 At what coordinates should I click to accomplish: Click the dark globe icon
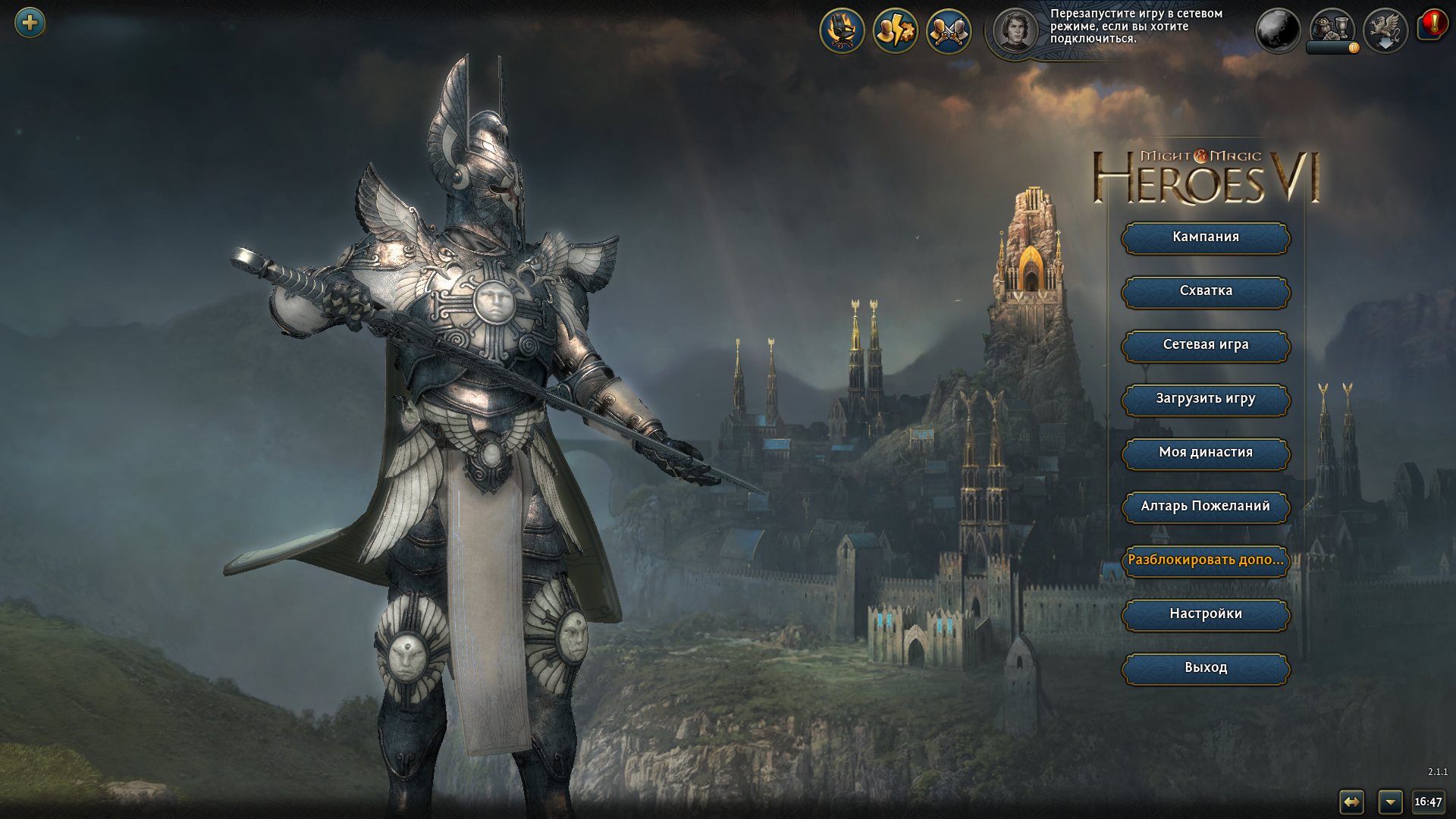click(x=1278, y=31)
